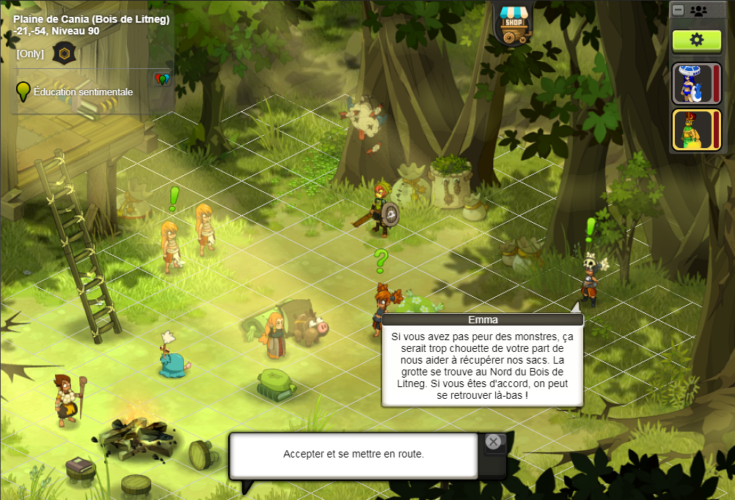Image resolution: width=735 pixels, height=500 pixels.
Task: Open the Éducation sentimentale quest tracker
Action: click(x=82, y=92)
